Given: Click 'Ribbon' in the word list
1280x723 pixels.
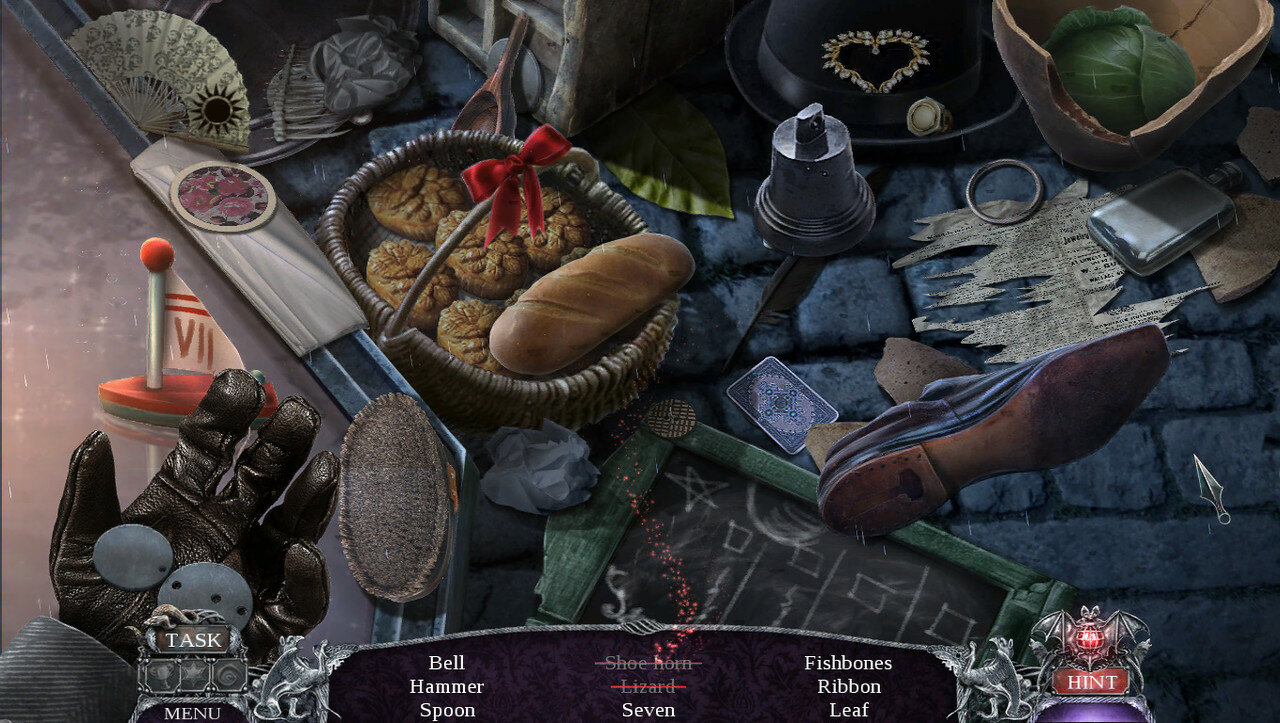Looking at the screenshot, I should (849, 686).
